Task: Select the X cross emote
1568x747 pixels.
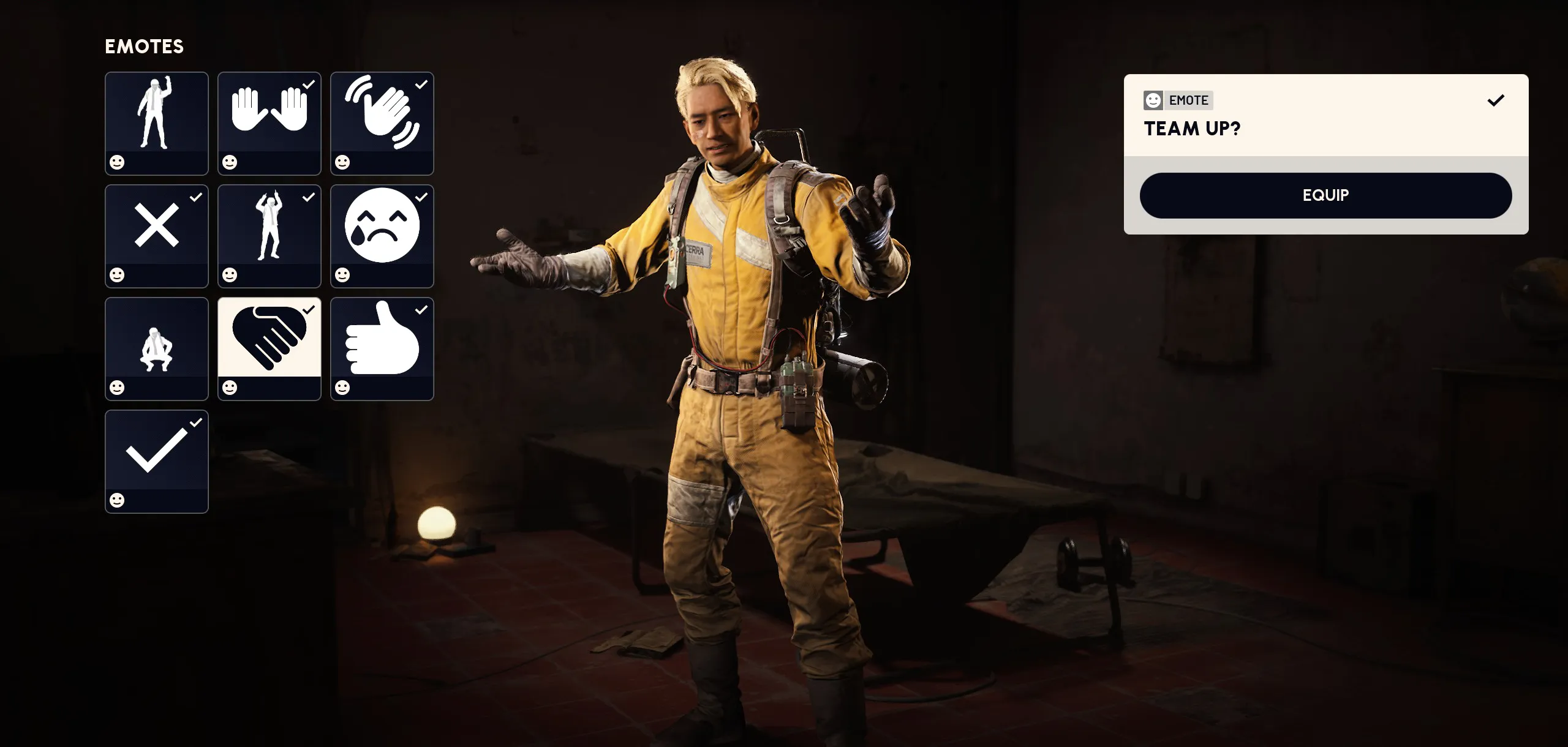Action: pos(157,235)
